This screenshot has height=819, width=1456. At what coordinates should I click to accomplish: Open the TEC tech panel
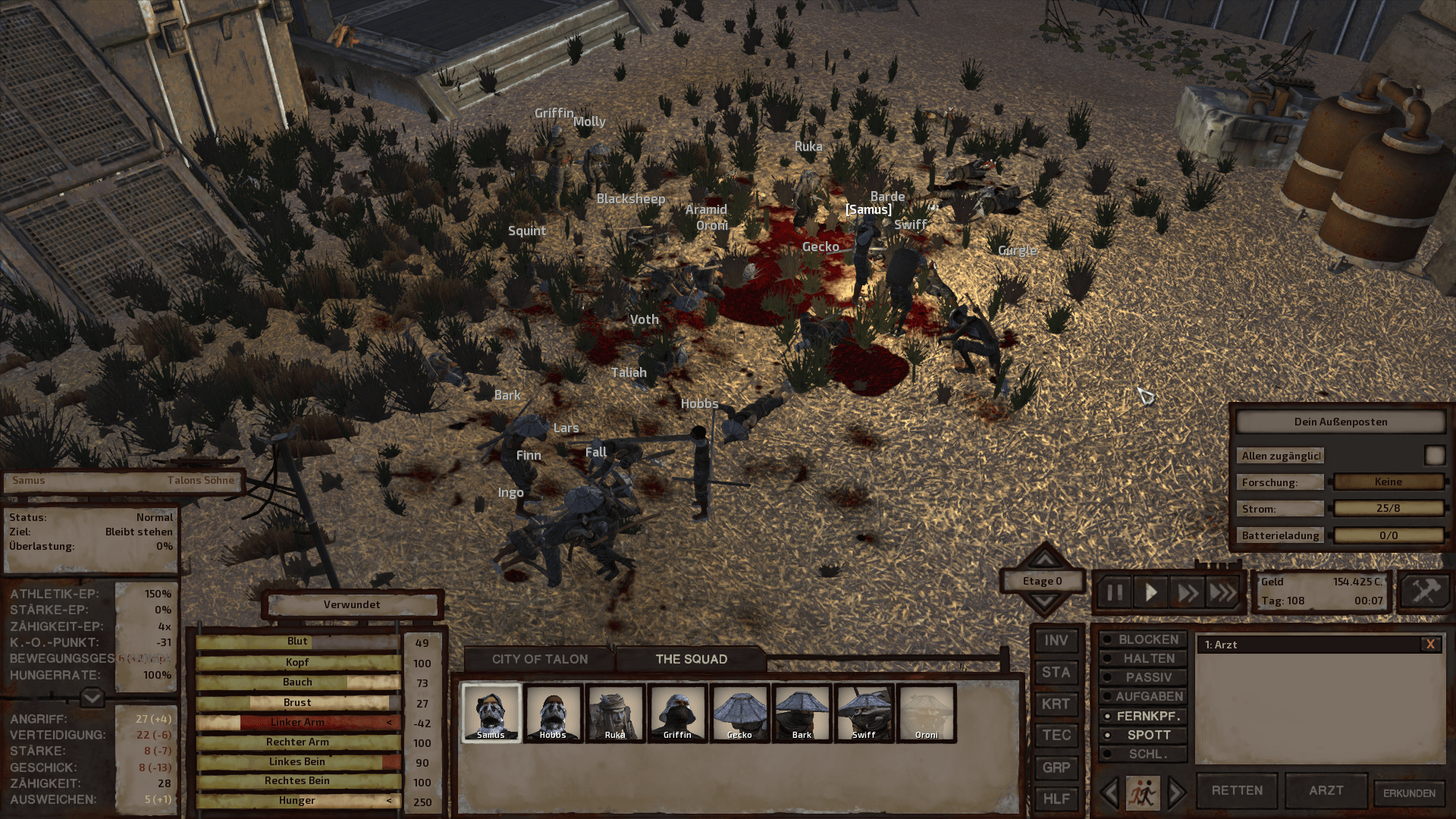click(1056, 736)
